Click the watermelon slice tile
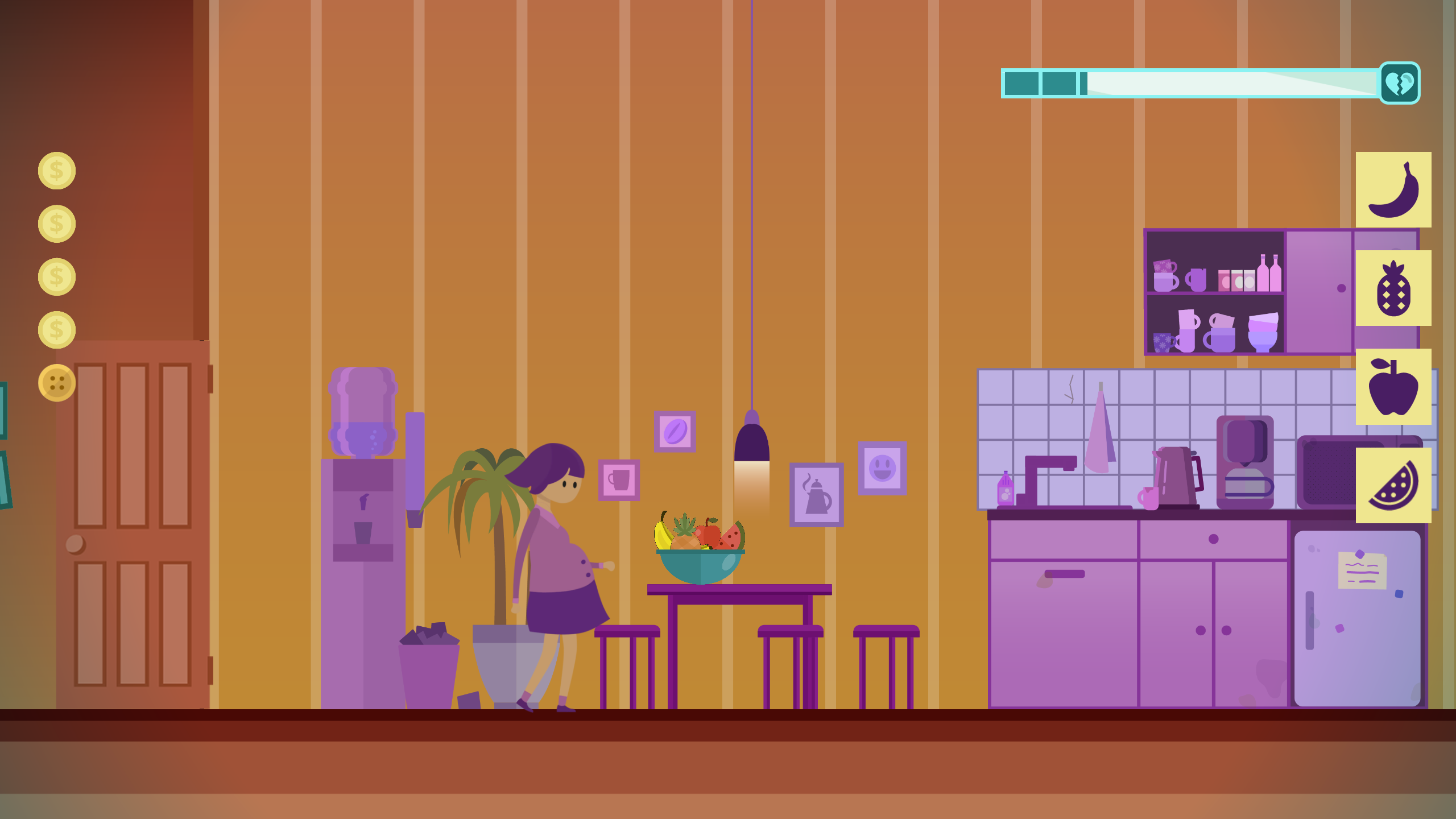The width and height of the screenshot is (1456, 819). pyautogui.click(x=1393, y=485)
